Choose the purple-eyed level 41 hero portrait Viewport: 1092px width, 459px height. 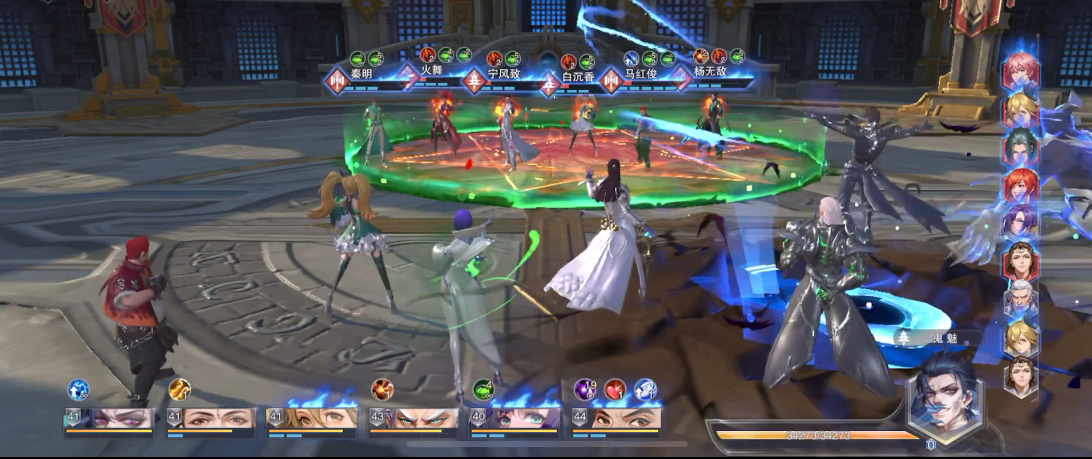coord(109,419)
